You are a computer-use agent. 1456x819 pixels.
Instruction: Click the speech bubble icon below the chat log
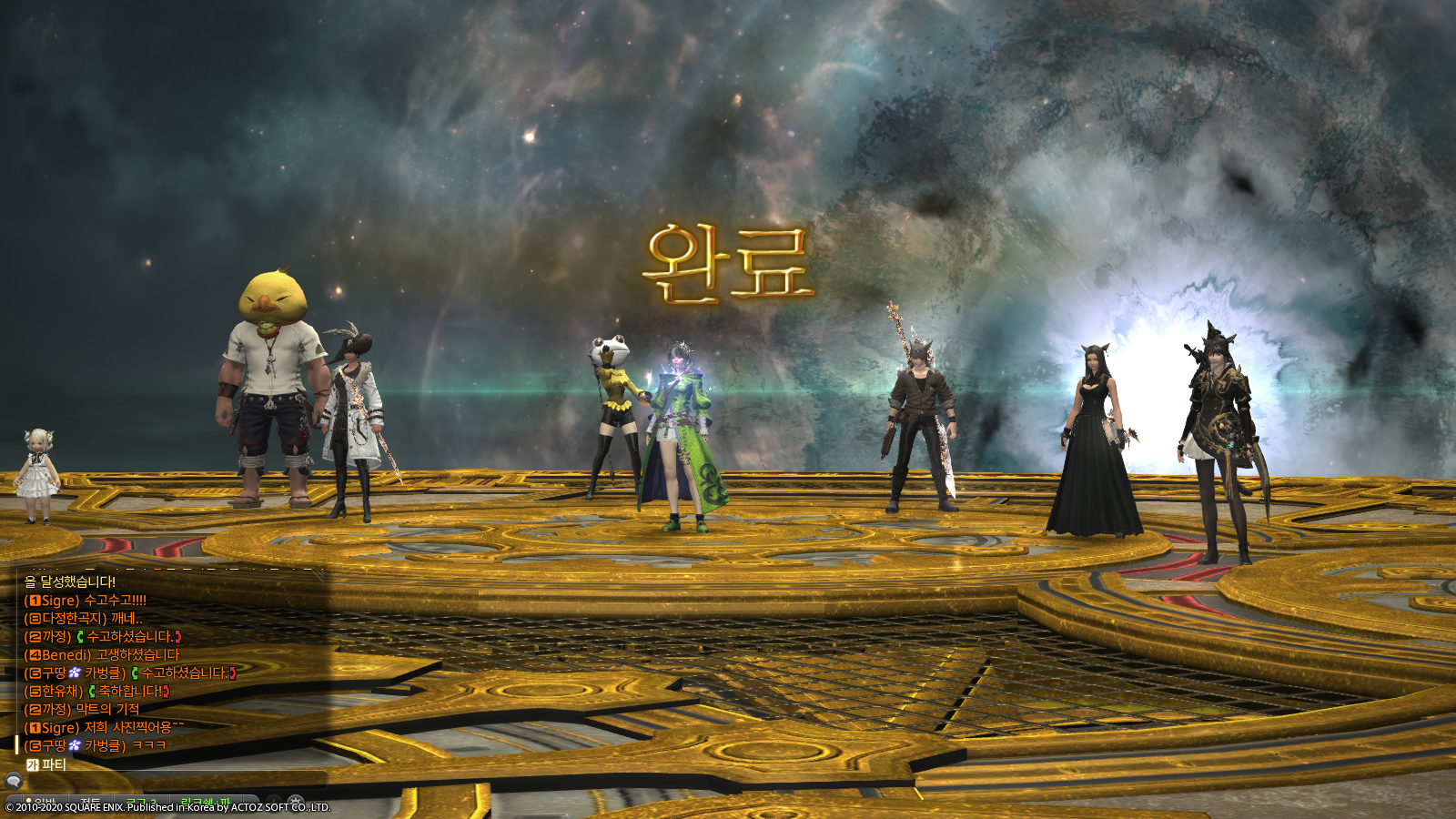pos(14,780)
